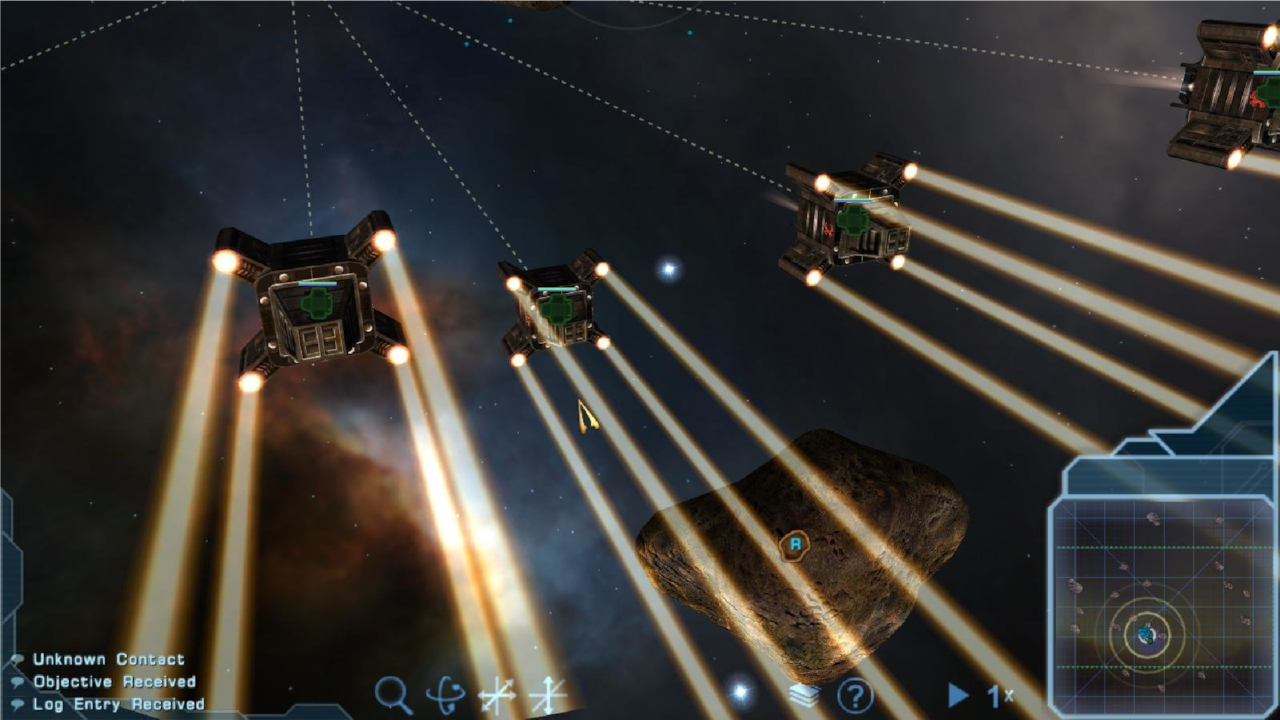Image resolution: width=1280 pixels, height=720 pixels.
Task: Open the Unknown Contact notification
Action: click(x=108, y=659)
